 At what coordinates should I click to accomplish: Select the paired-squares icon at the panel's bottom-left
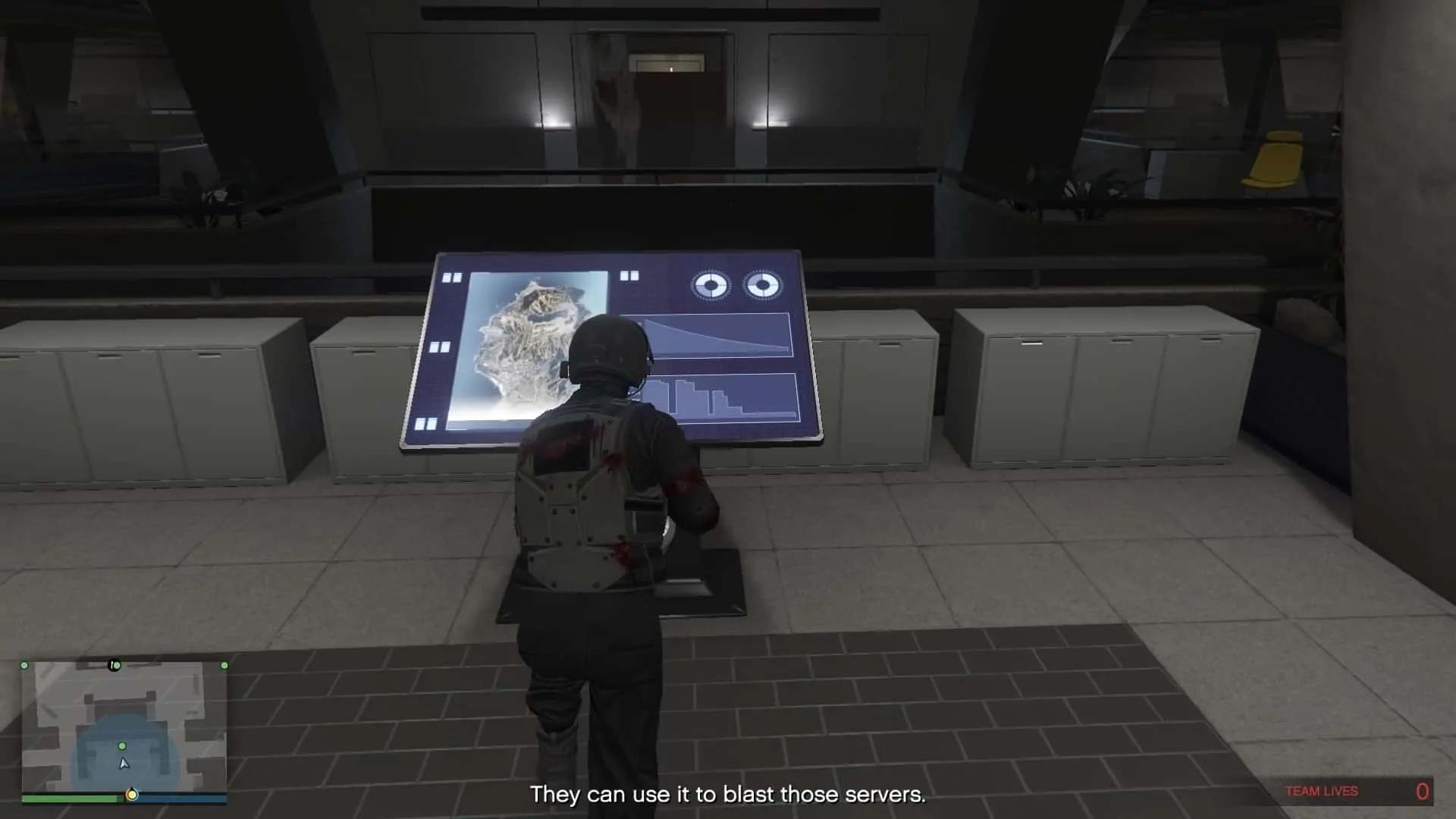tap(428, 422)
